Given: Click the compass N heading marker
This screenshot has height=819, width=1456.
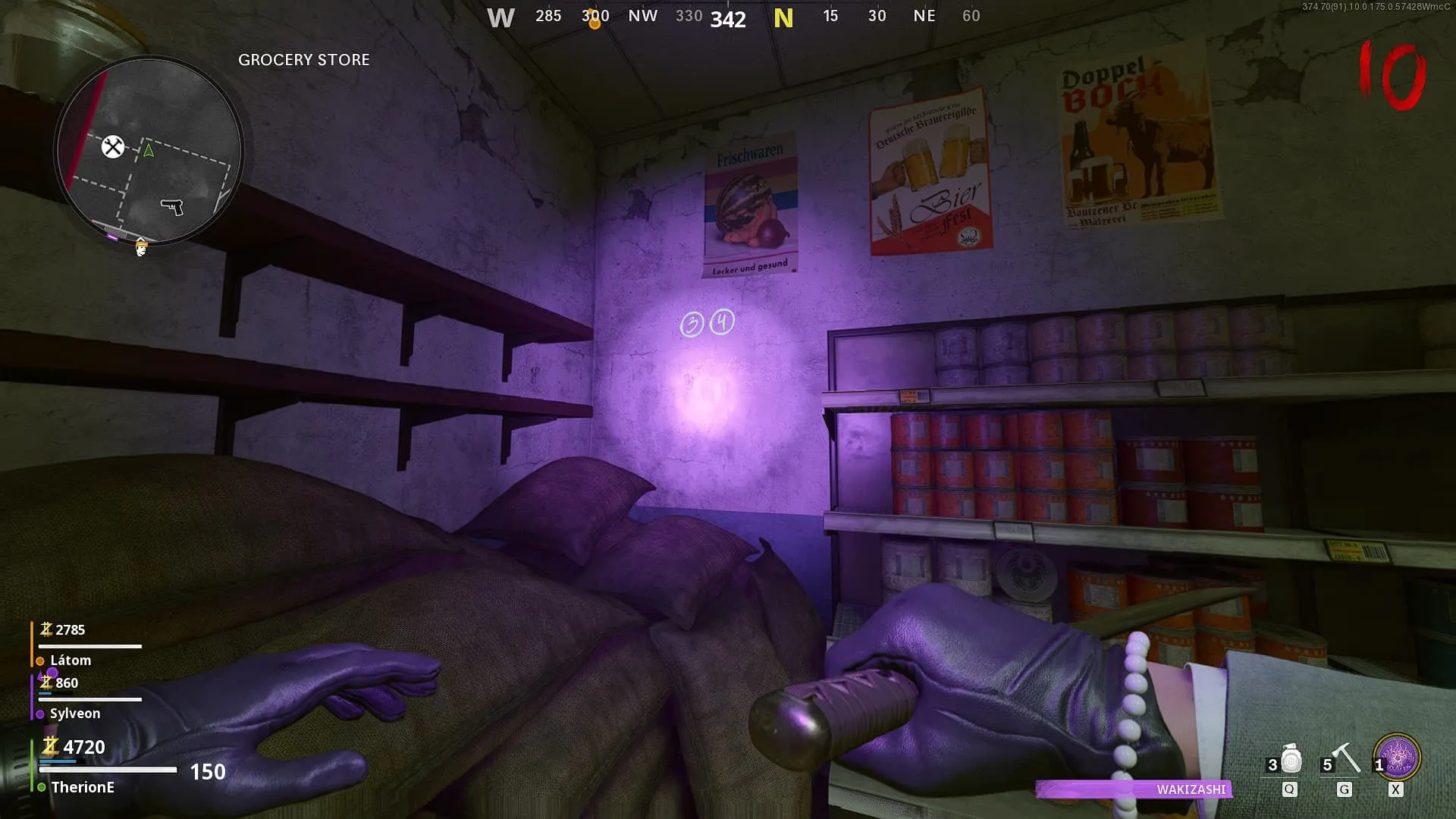Looking at the screenshot, I should (x=783, y=18).
